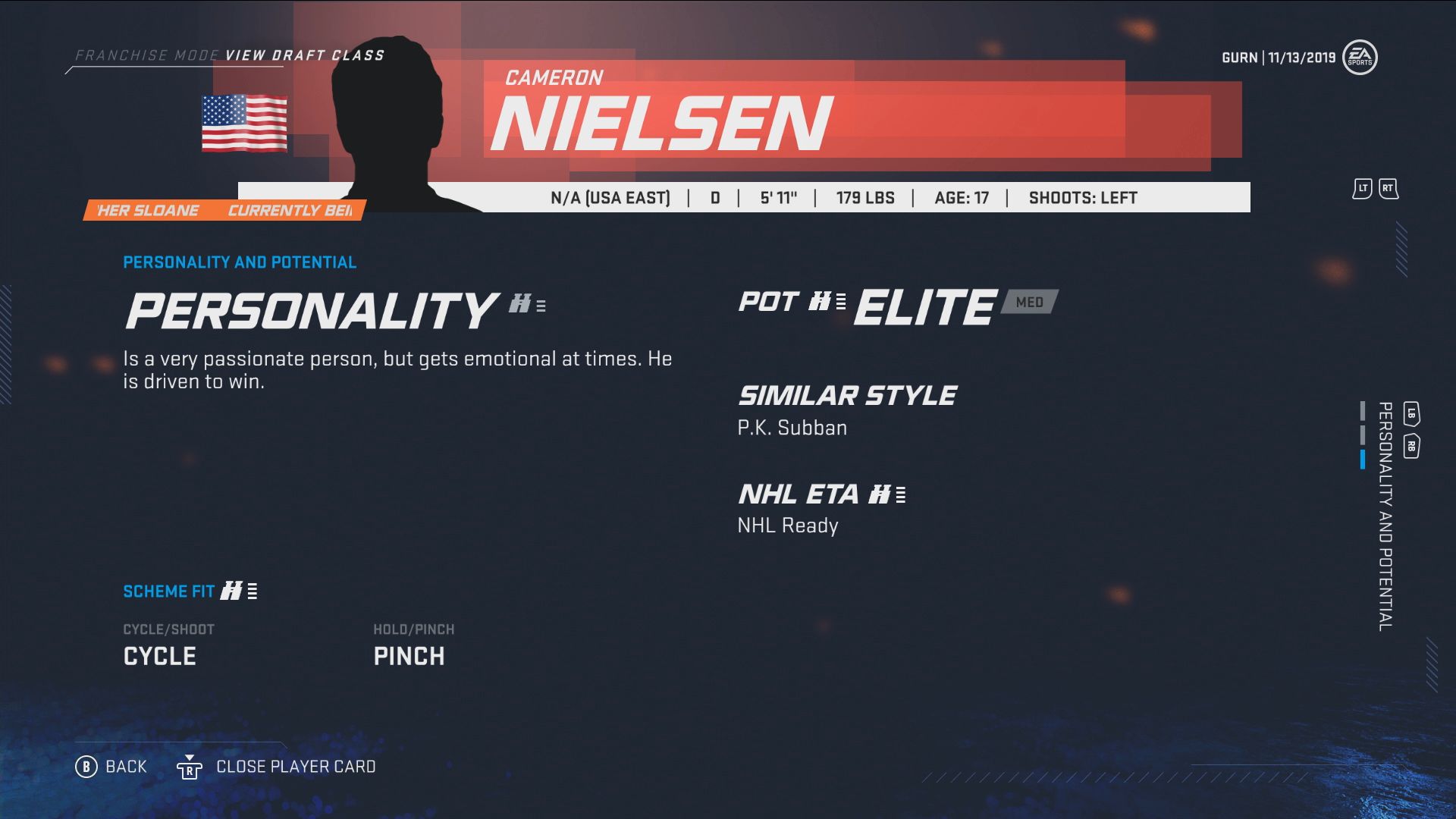Go back using the Back option

click(111, 767)
